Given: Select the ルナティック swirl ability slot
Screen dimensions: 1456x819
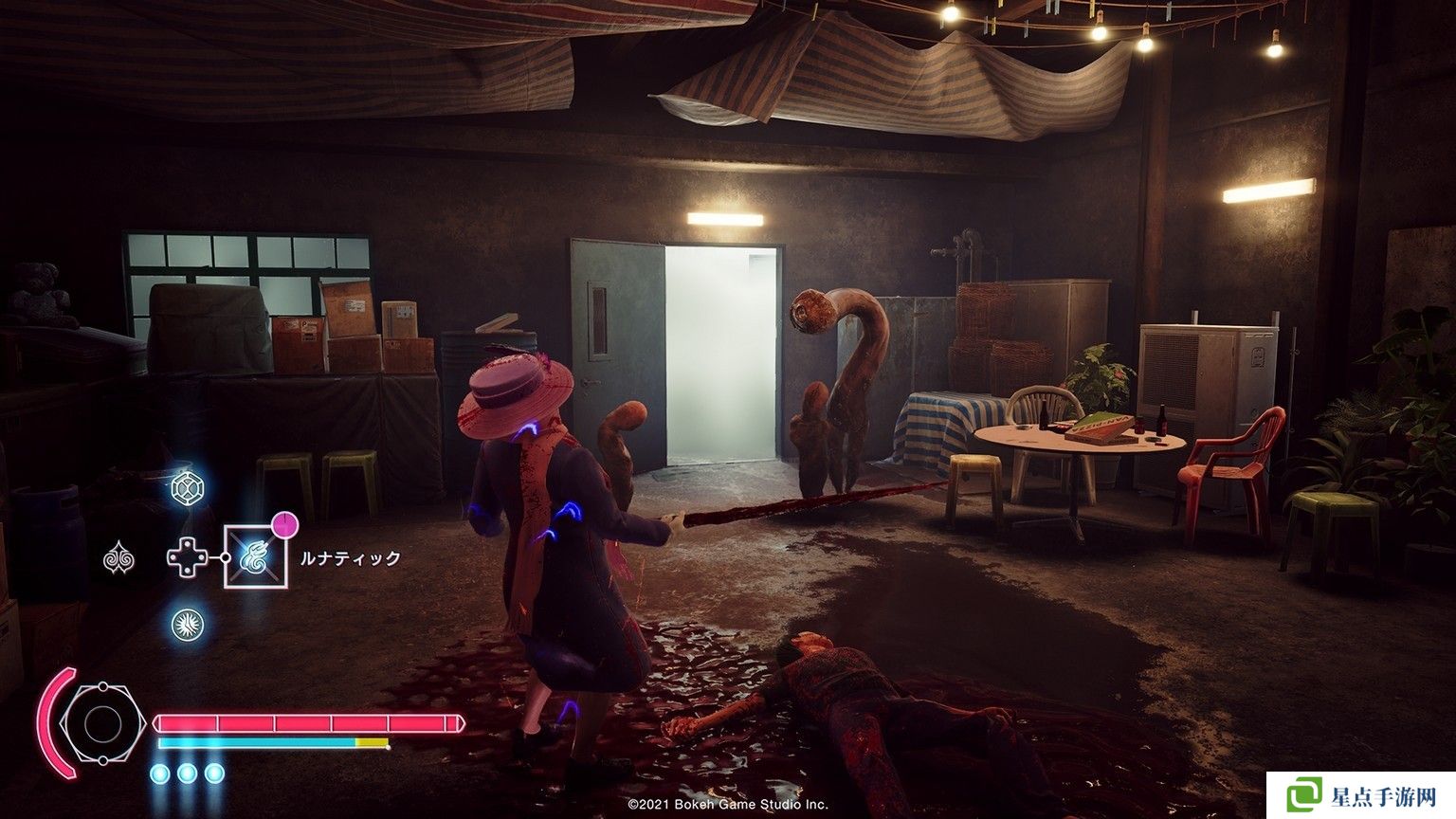Looking at the screenshot, I should point(255,556).
